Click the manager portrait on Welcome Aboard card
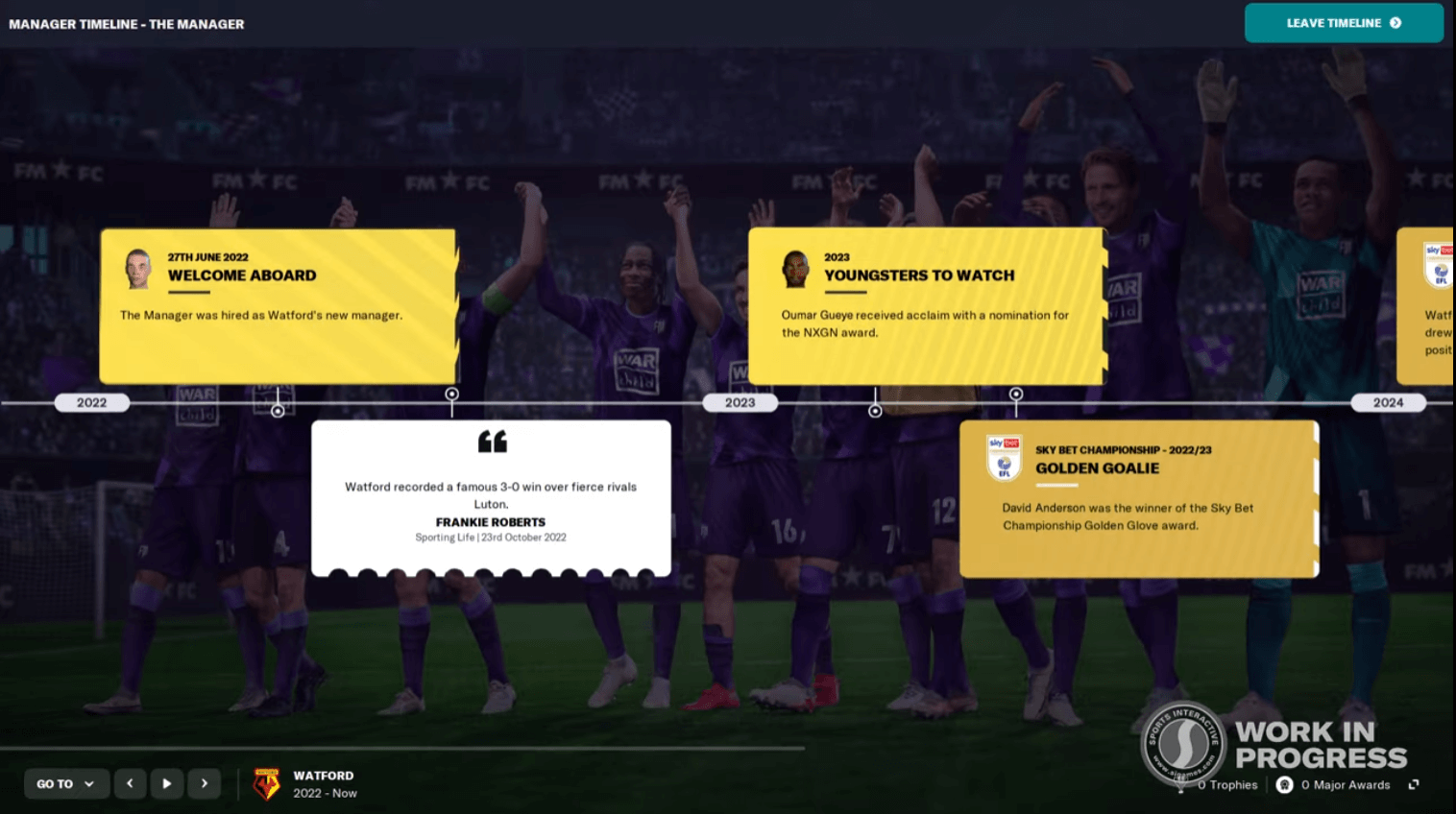 click(x=138, y=269)
